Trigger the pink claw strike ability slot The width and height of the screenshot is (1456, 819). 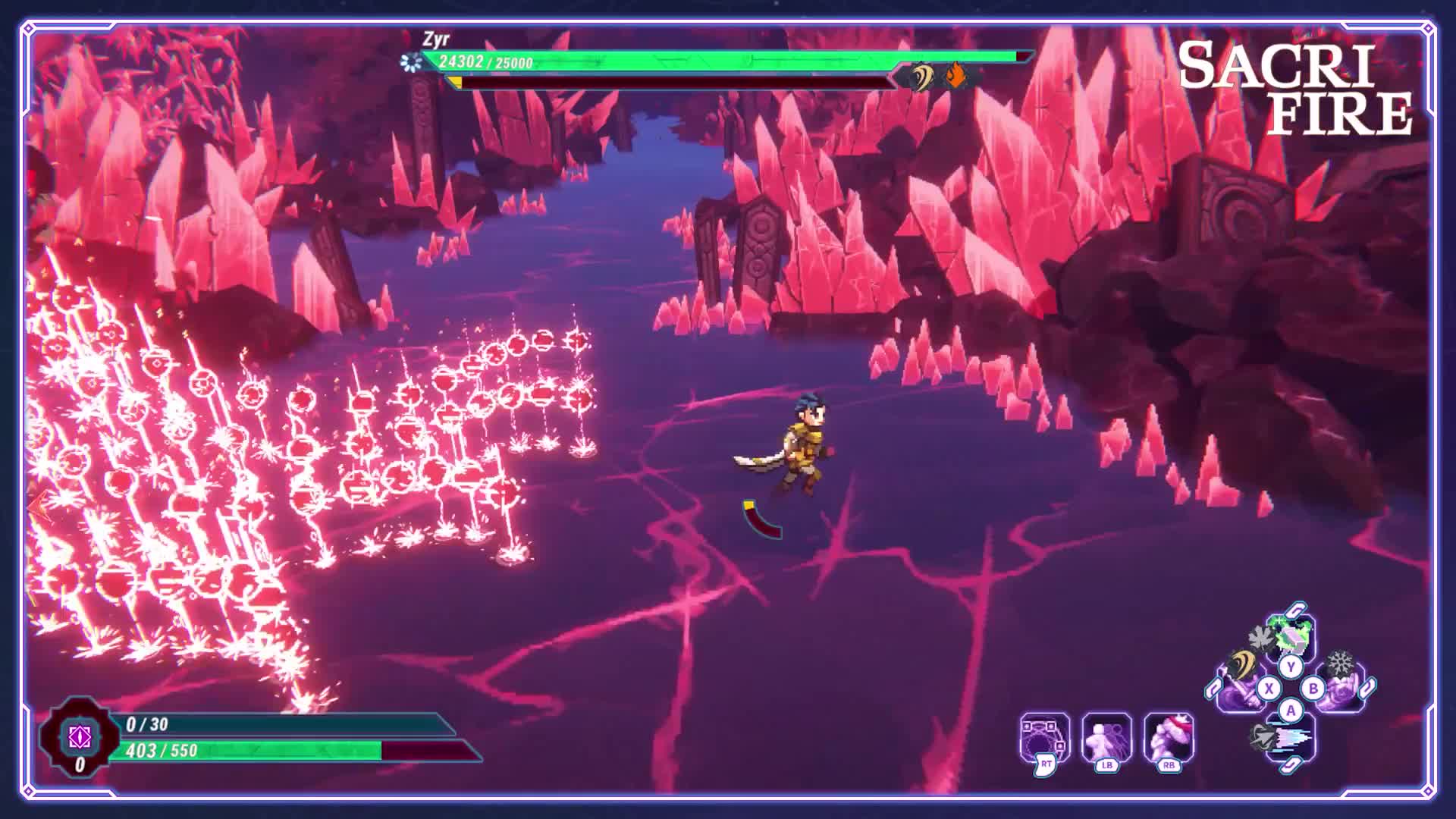1169,736
